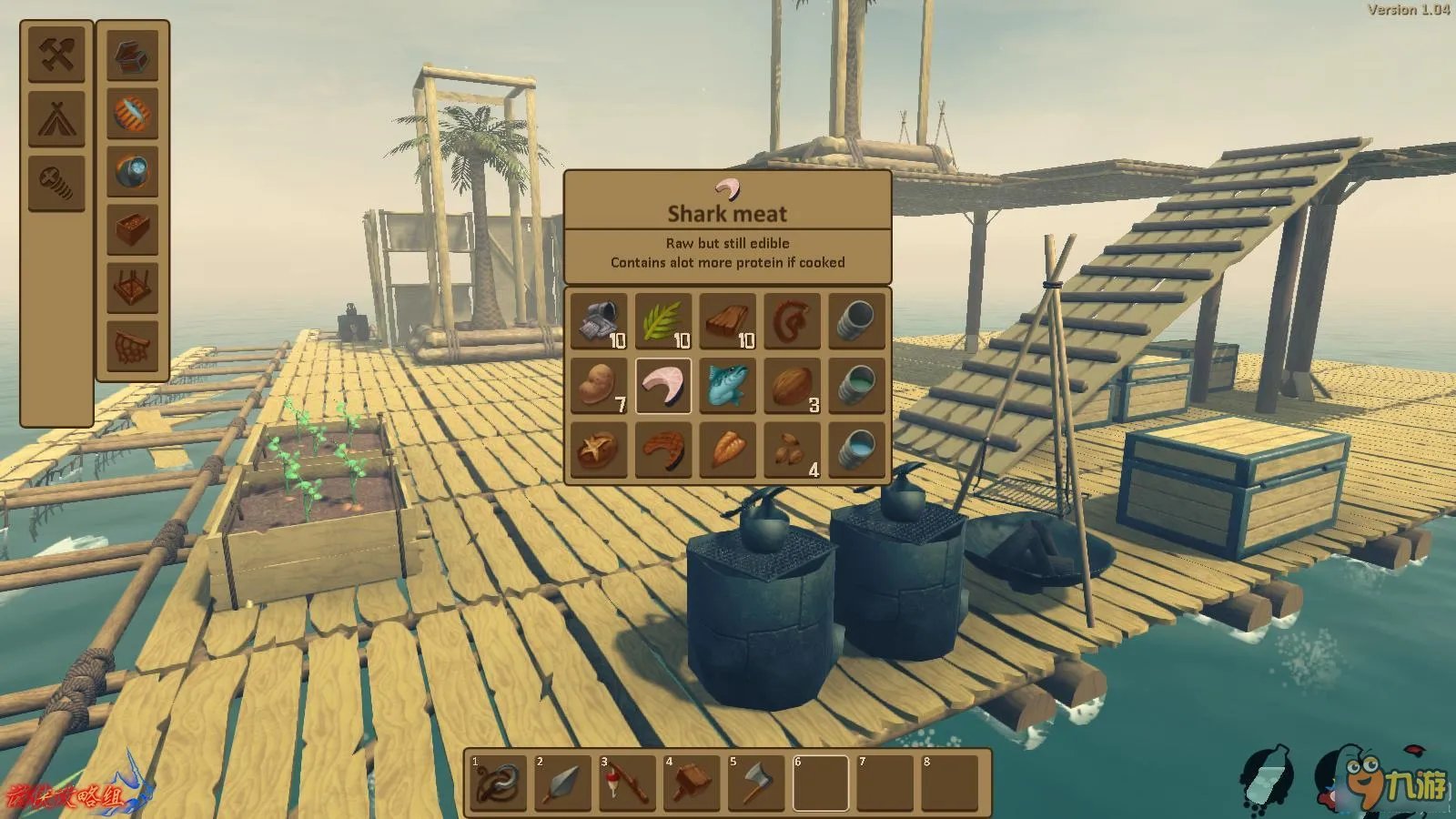Viewport: 1456px width, 819px height.
Task: Select the item net recipe icon
Action: click(133, 346)
